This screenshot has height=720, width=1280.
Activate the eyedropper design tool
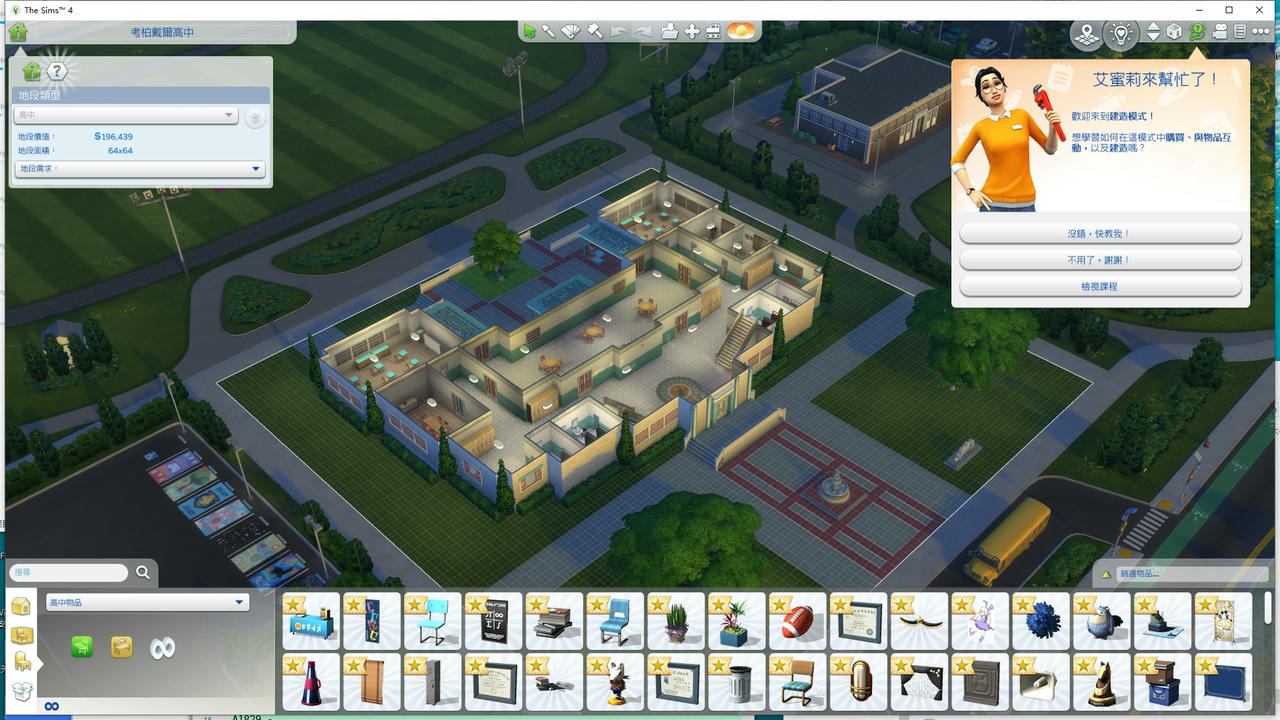coord(548,32)
